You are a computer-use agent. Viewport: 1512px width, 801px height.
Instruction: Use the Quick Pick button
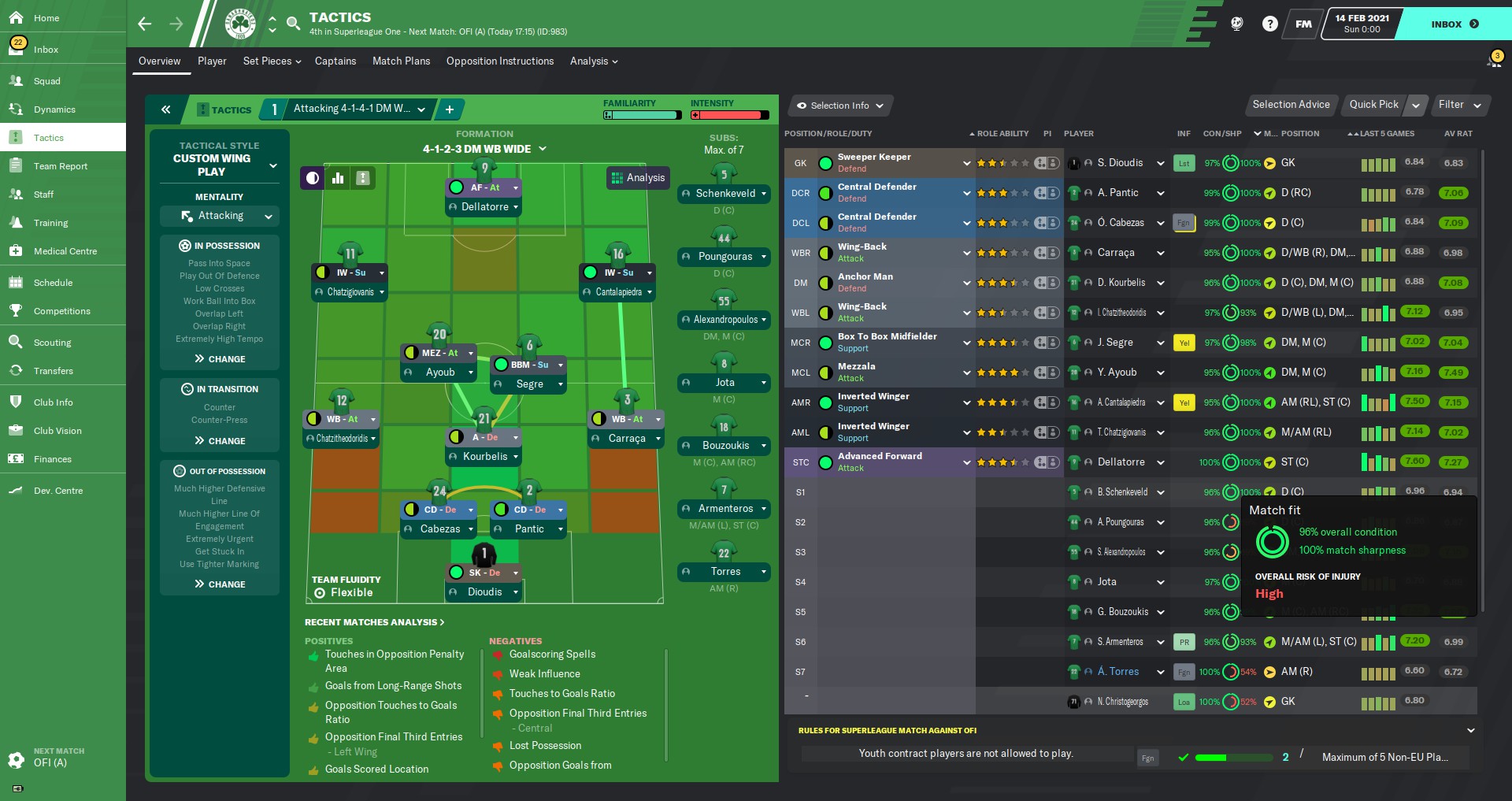pos(1373,105)
